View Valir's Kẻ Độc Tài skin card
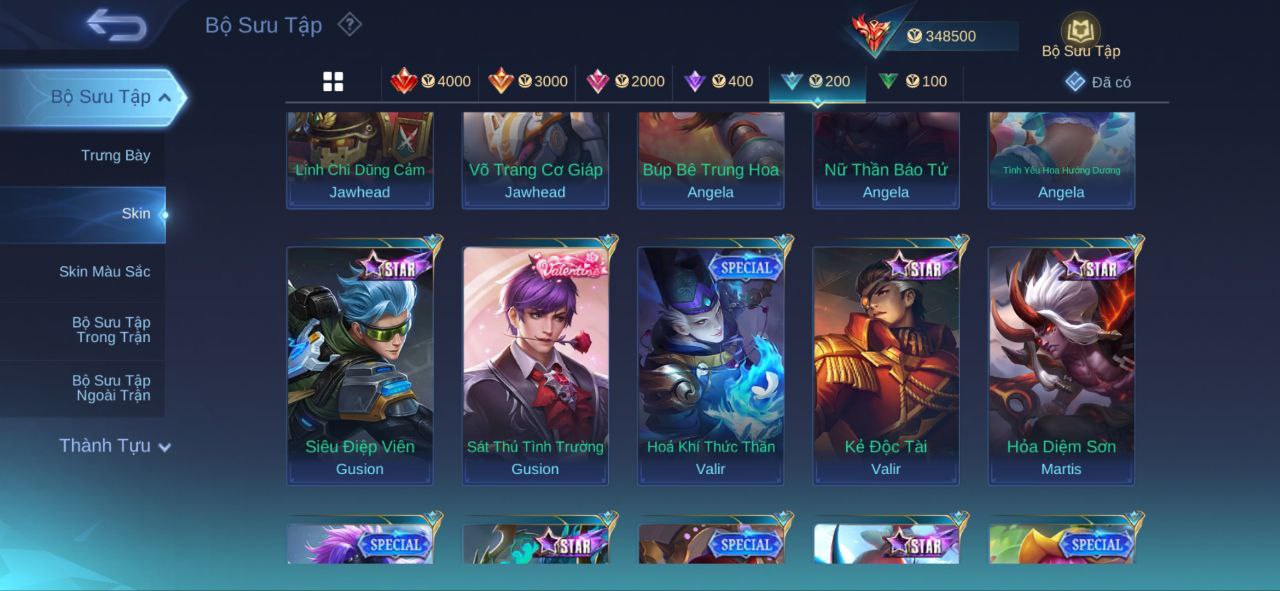 (886, 365)
